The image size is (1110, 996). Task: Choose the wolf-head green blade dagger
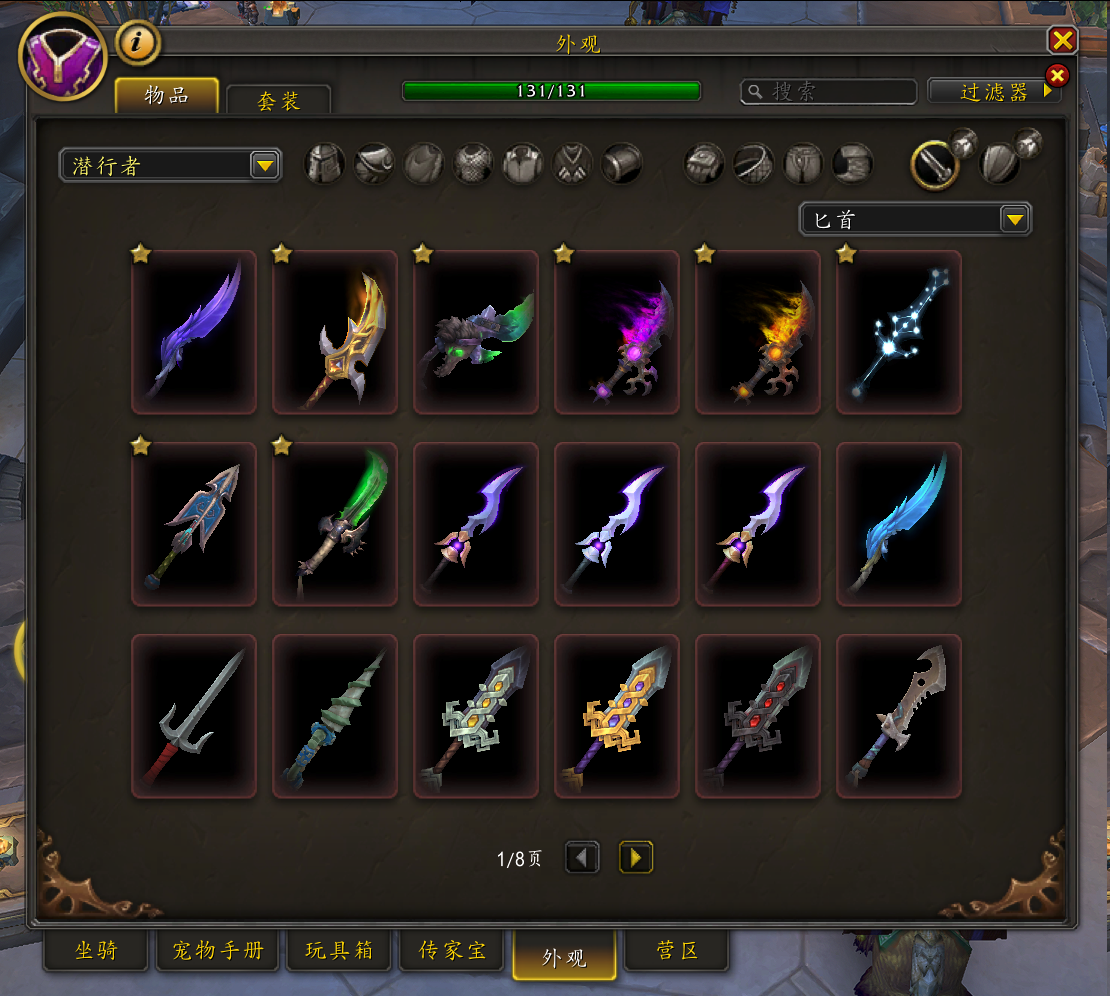[476, 332]
